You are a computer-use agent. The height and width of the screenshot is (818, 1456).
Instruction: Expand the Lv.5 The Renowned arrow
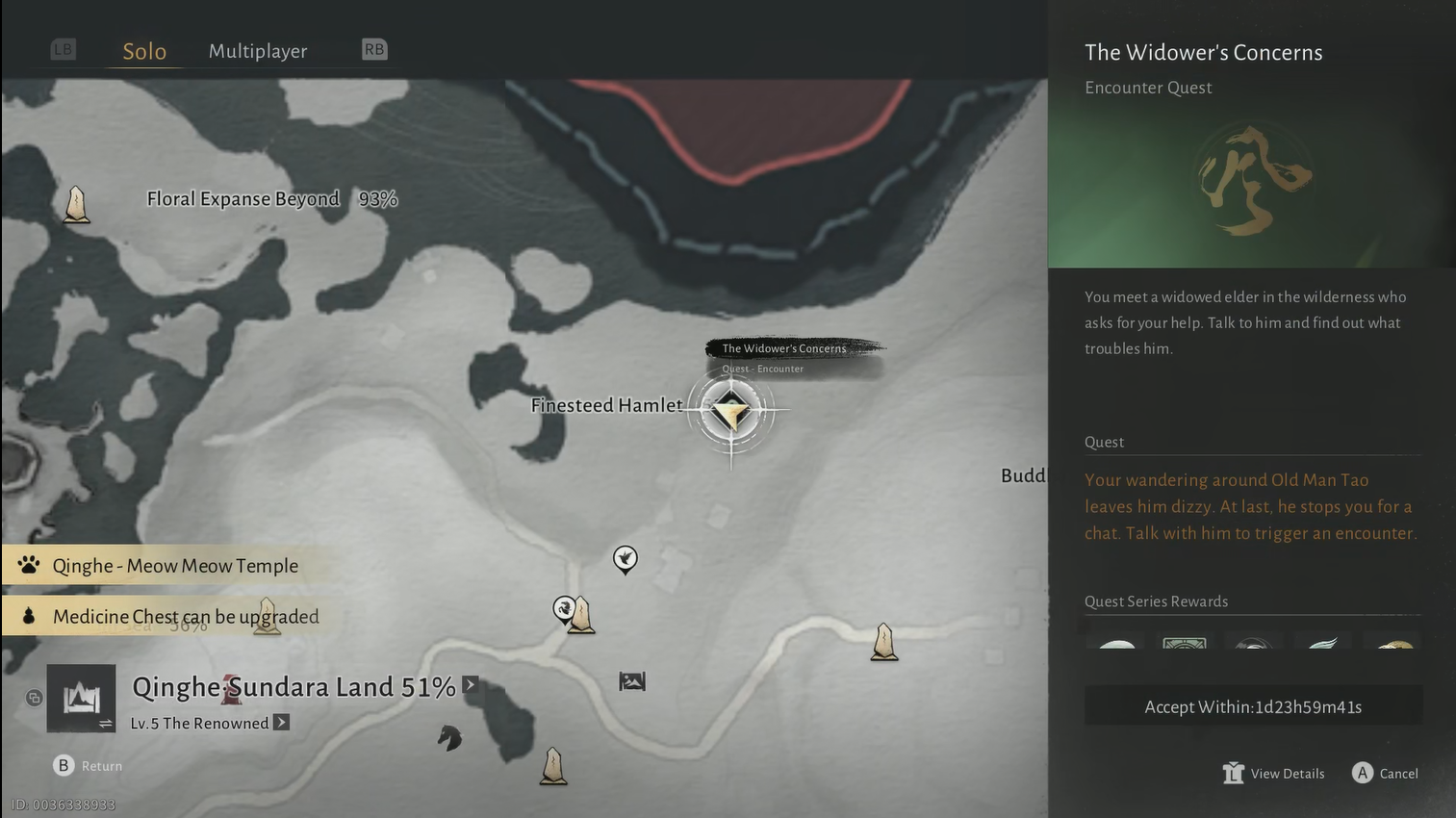281,723
